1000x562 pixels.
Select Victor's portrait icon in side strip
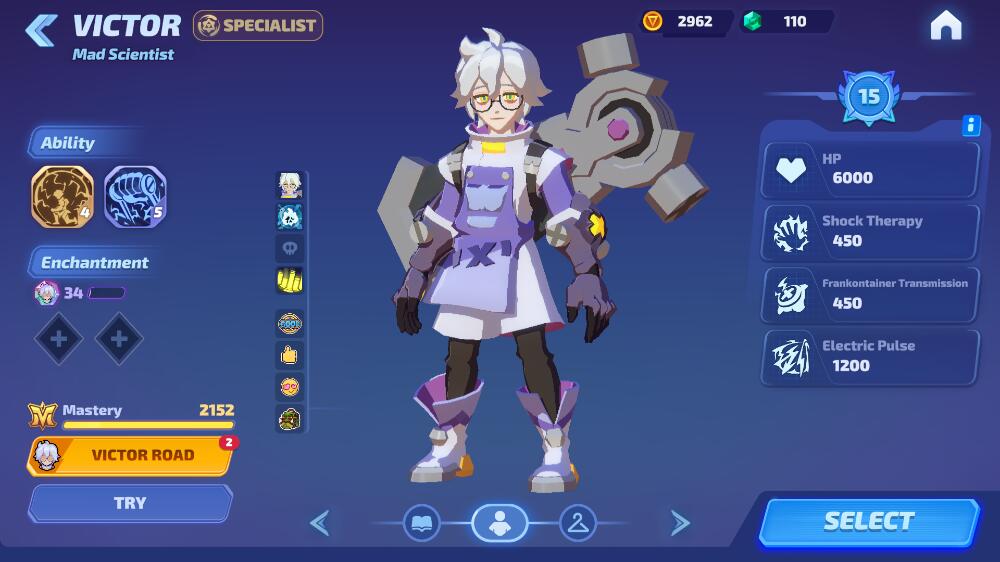point(290,185)
